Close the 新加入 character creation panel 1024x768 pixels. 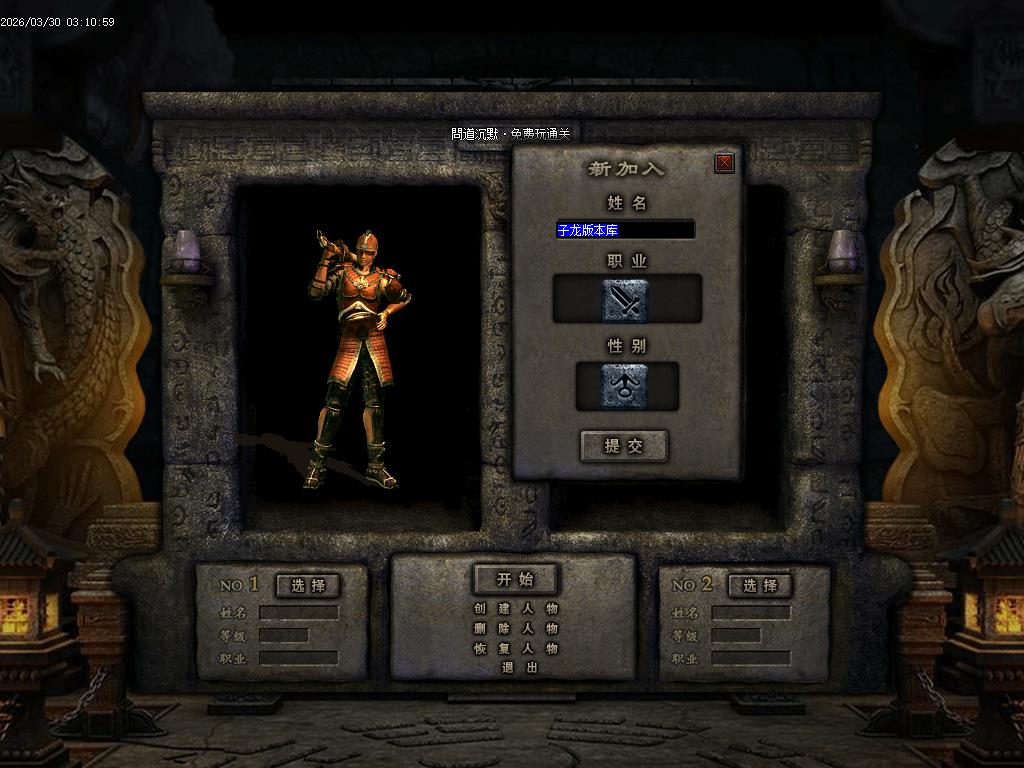(x=725, y=163)
